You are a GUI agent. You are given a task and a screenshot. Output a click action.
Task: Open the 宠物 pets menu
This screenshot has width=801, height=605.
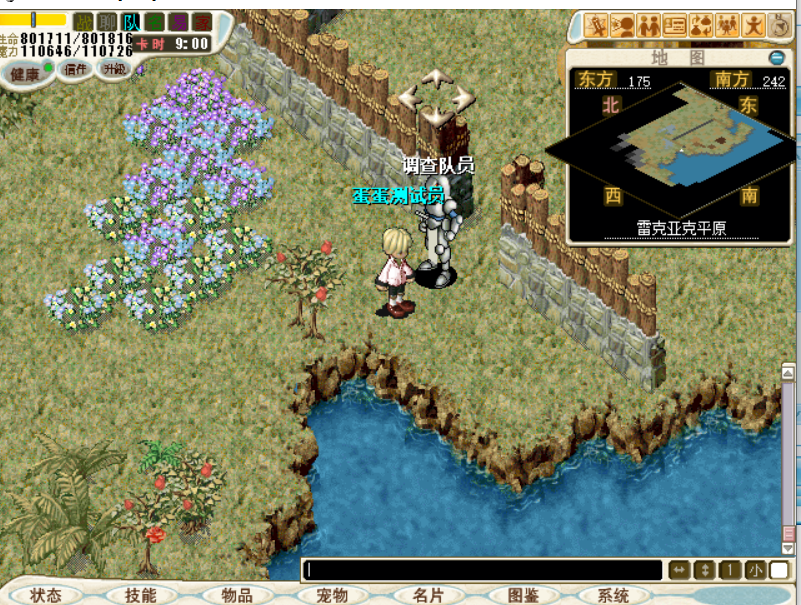coord(331,595)
